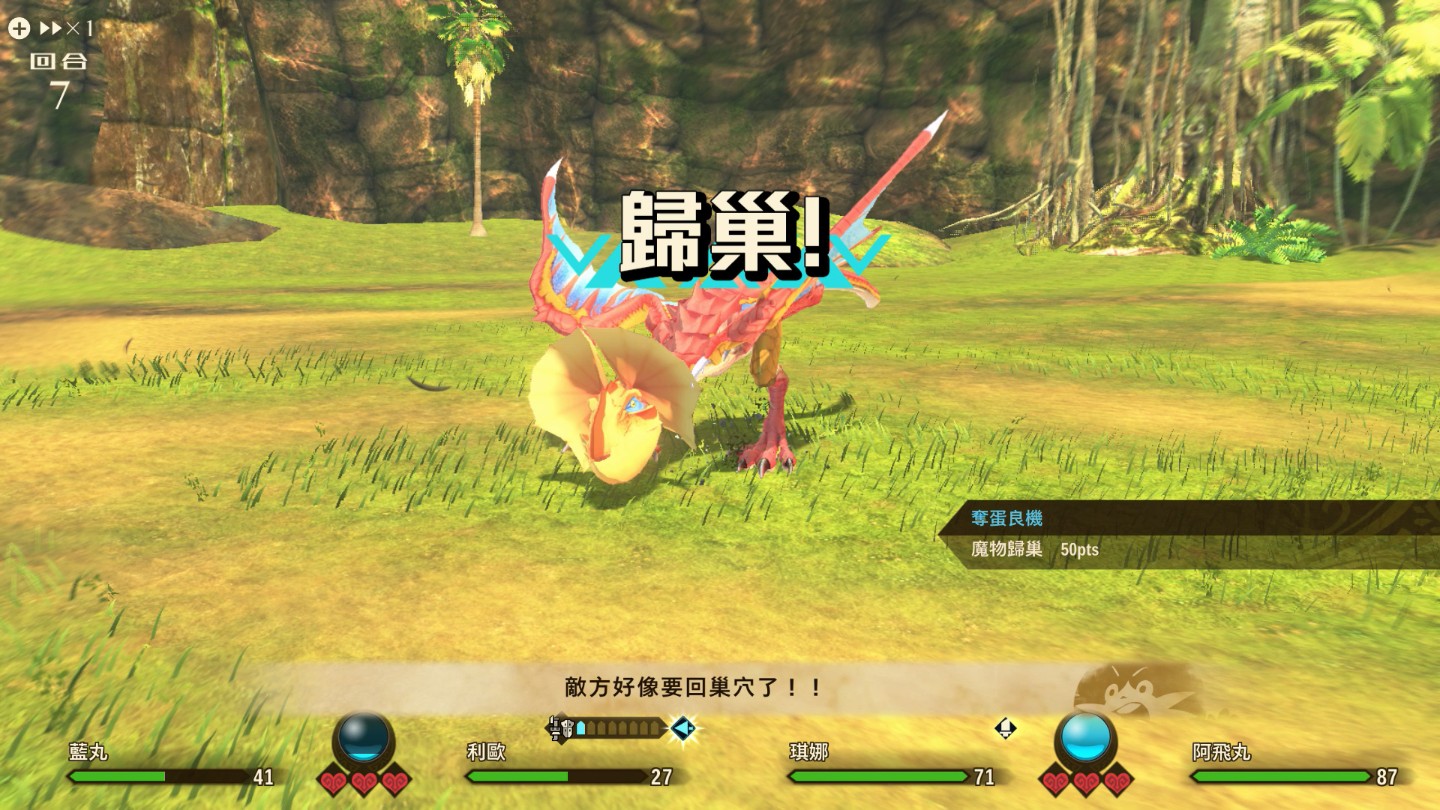Click the Navirou cat emblem on the message bar
Viewport: 1440px width, 810px height.
pyautogui.click(x=1135, y=690)
